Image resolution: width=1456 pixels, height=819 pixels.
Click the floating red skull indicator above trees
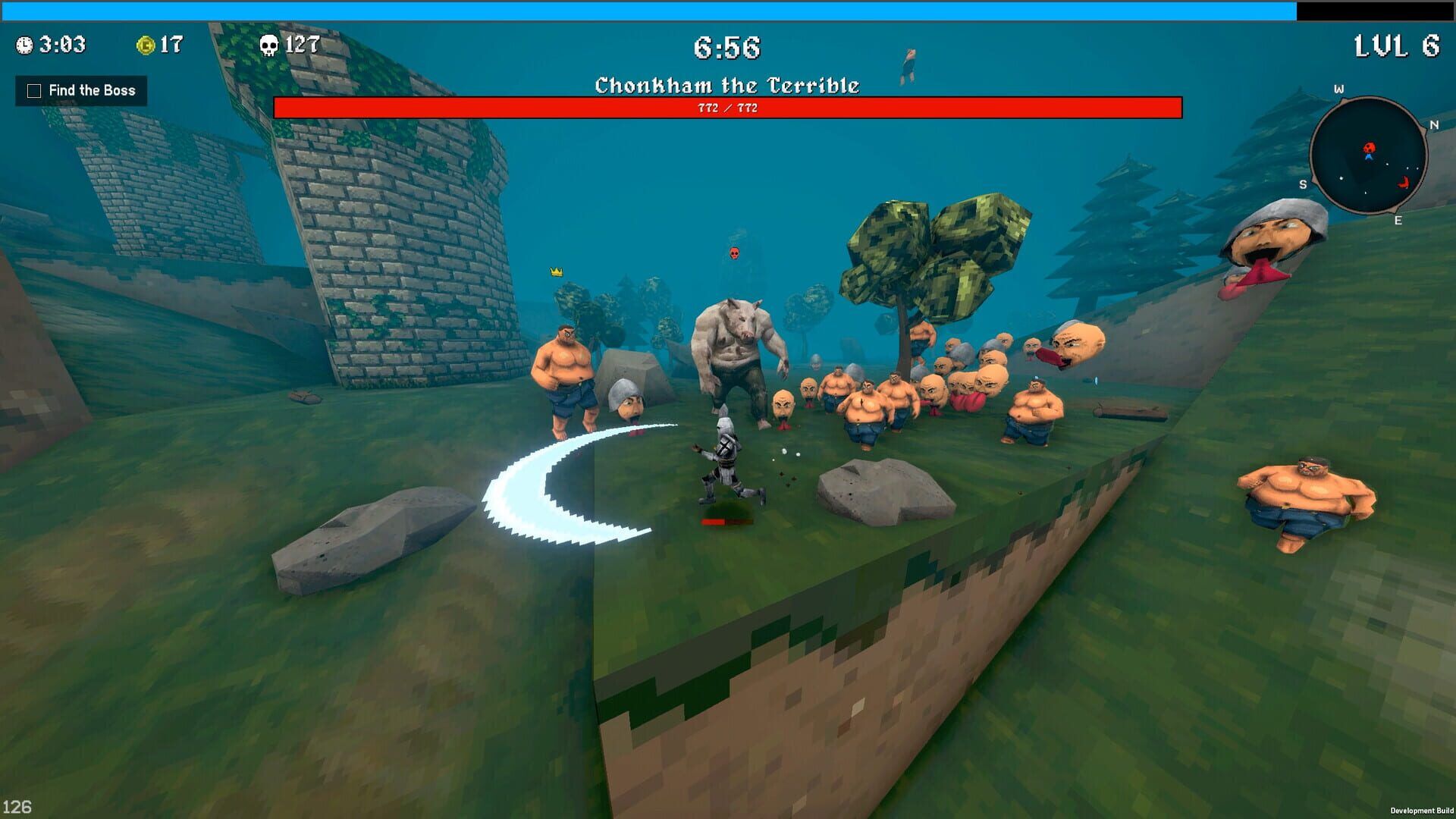coord(733,254)
